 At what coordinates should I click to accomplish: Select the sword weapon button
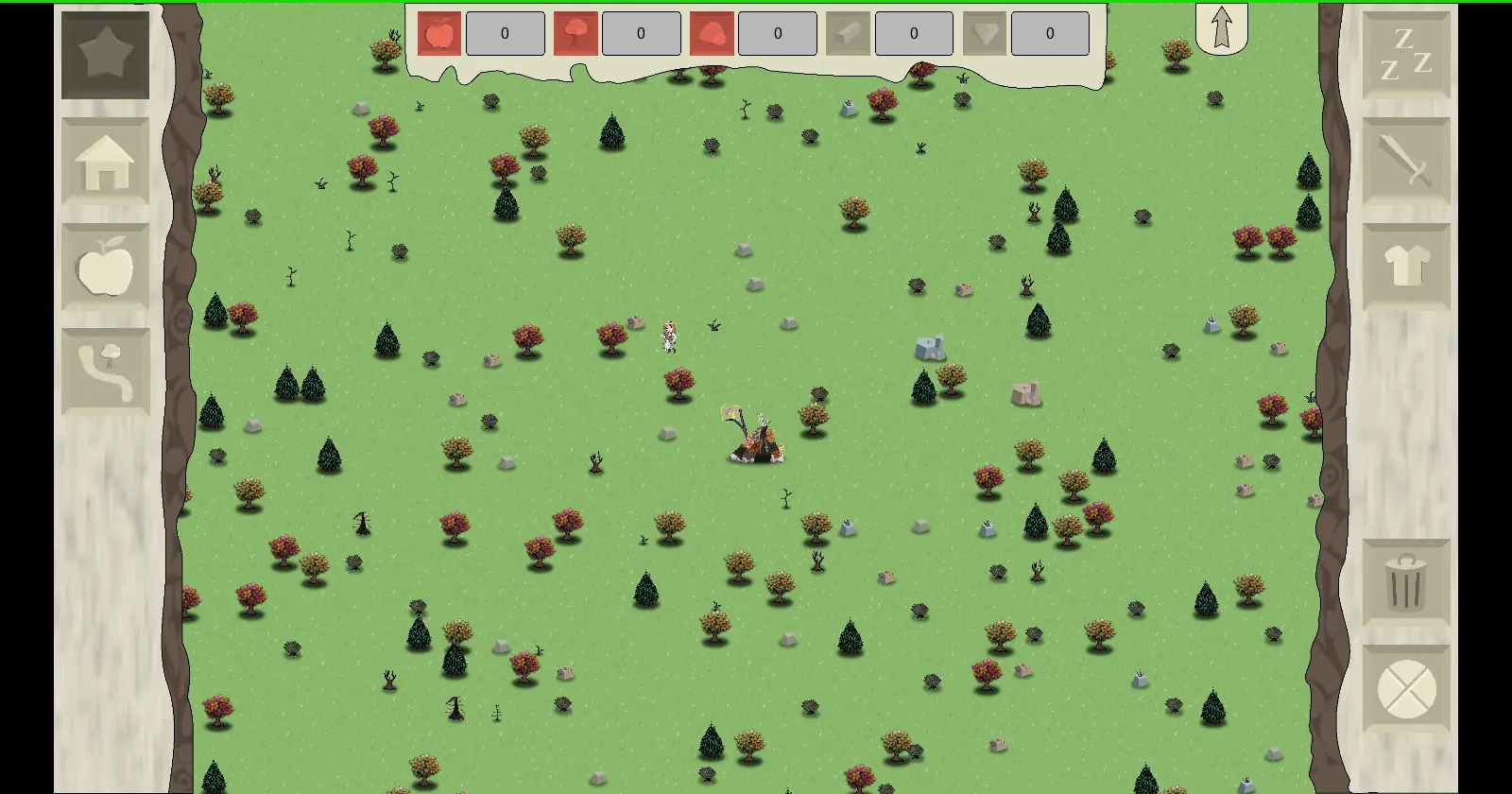1406,162
